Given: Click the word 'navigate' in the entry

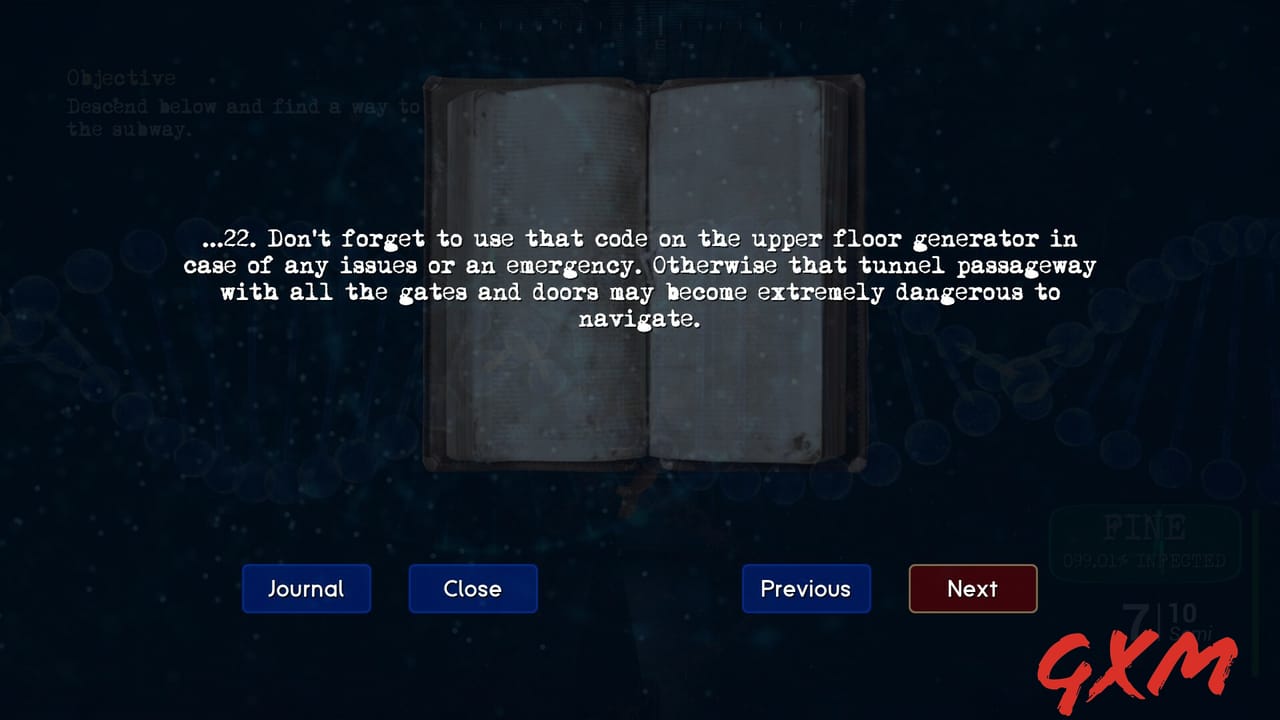Looking at the screenshot, I should pyautogui.click(x=637, y=319).
